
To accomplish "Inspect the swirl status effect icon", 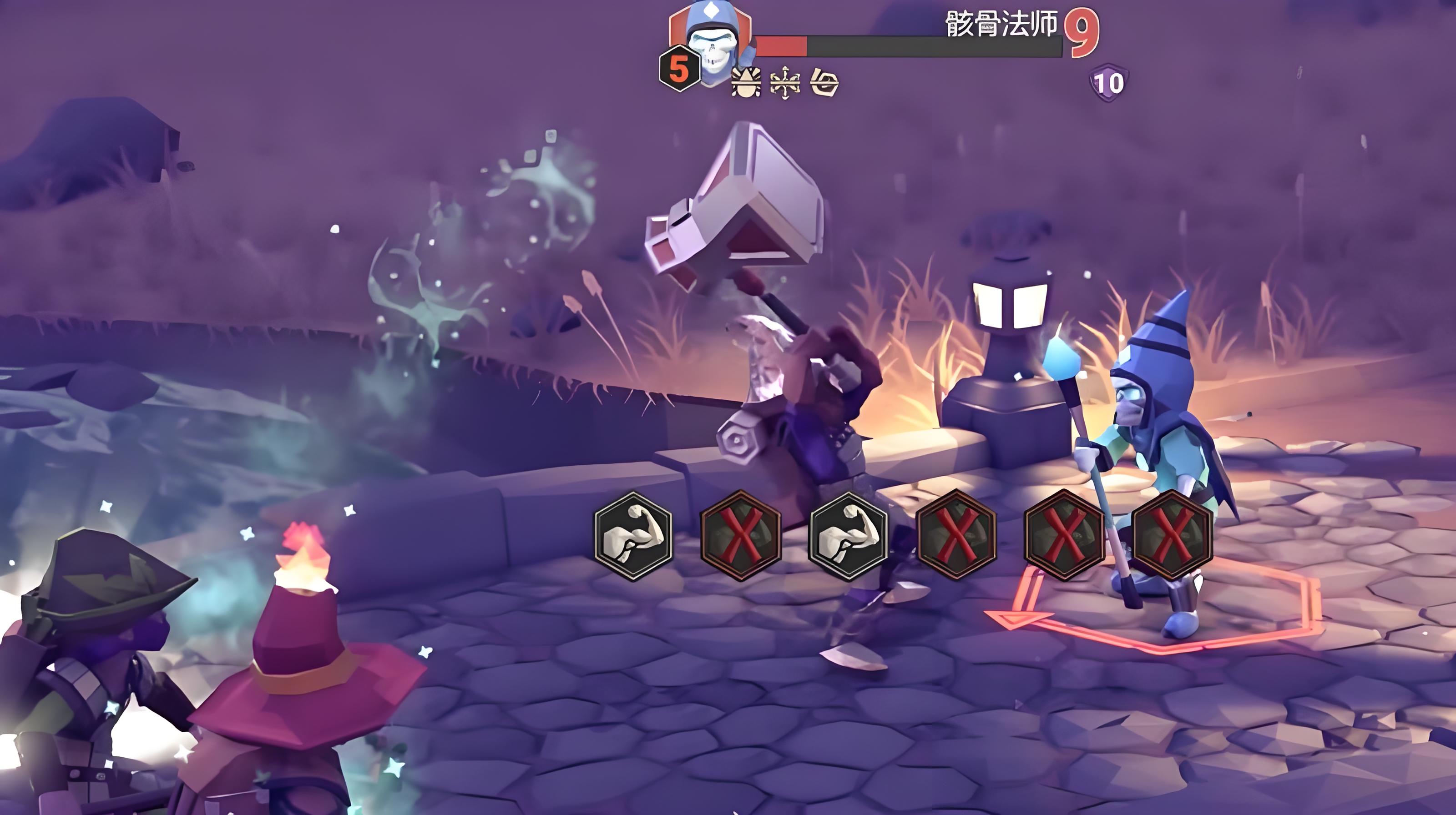I will [824, 84].
